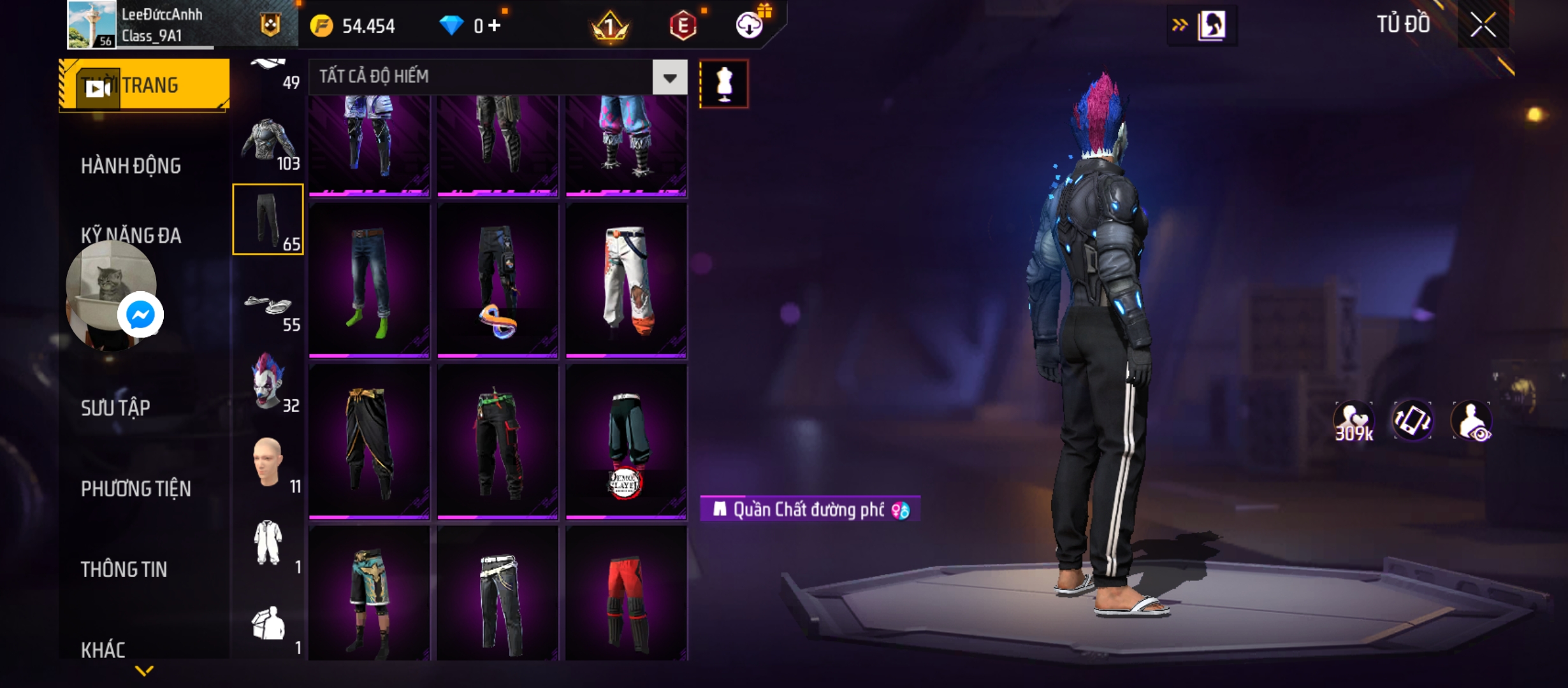Open the Sưu Tập tab

point(115,408)
